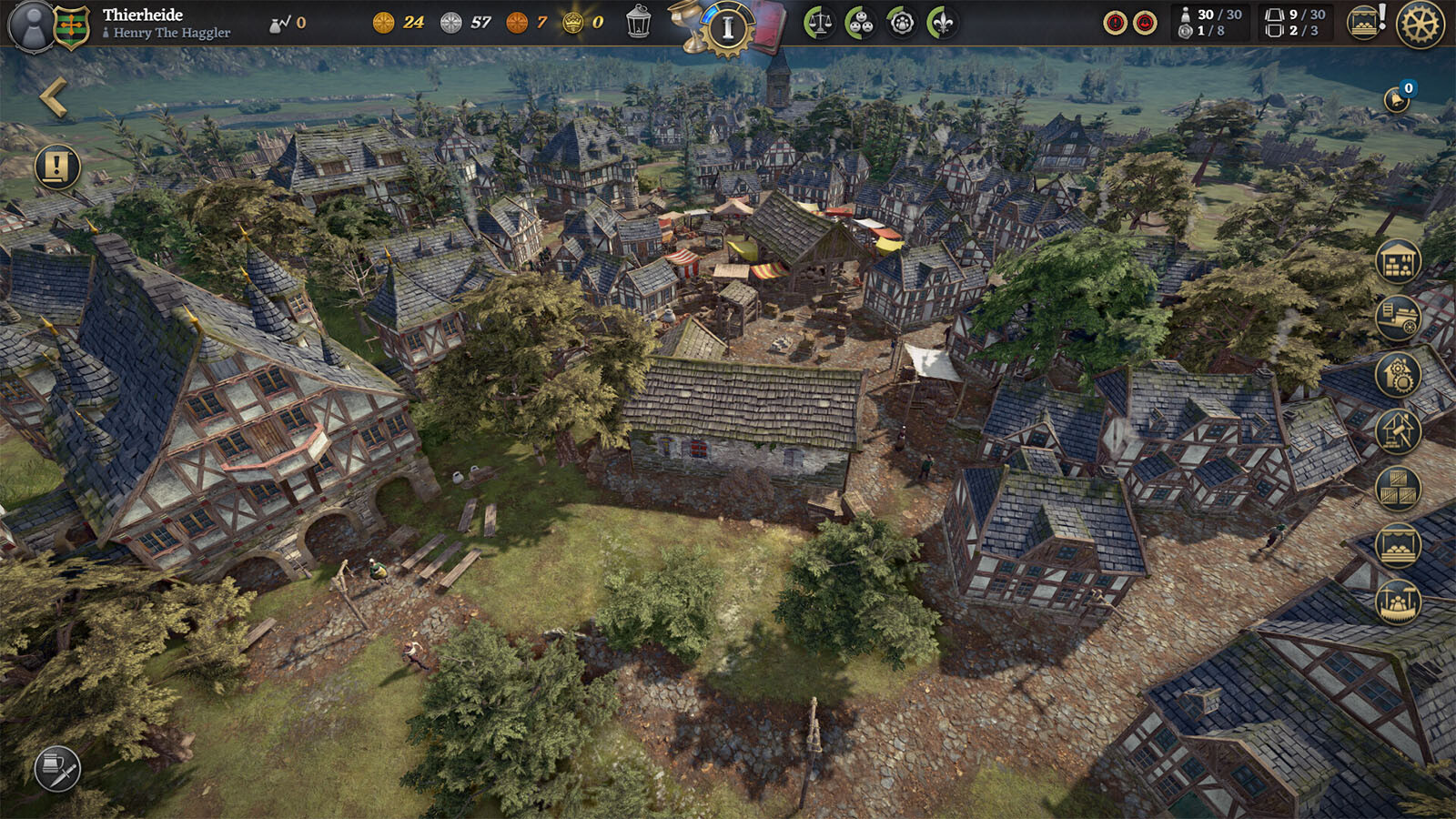Open the house with gears production button

(1398, 374)
